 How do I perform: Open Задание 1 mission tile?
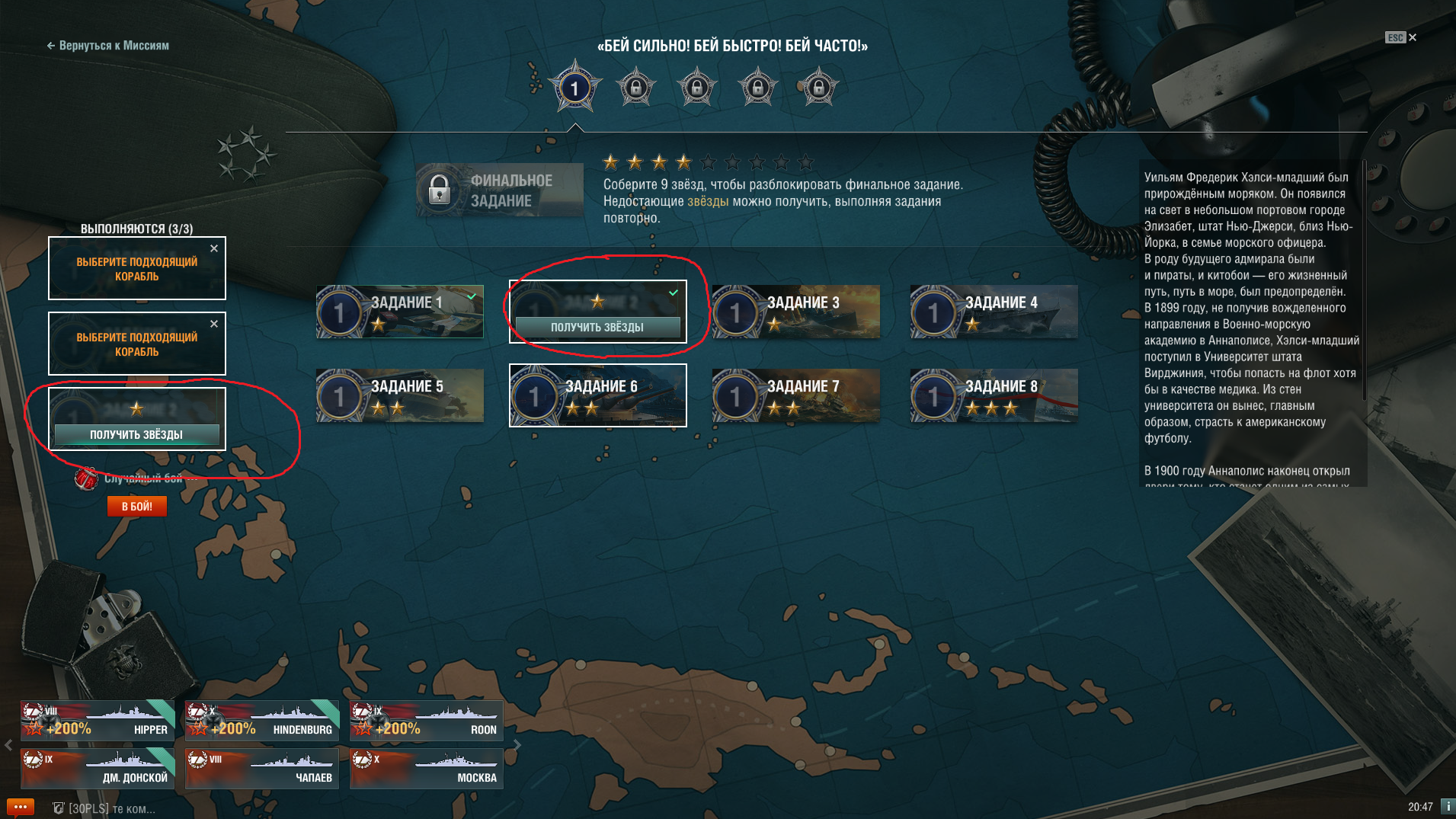coord(400,312)
